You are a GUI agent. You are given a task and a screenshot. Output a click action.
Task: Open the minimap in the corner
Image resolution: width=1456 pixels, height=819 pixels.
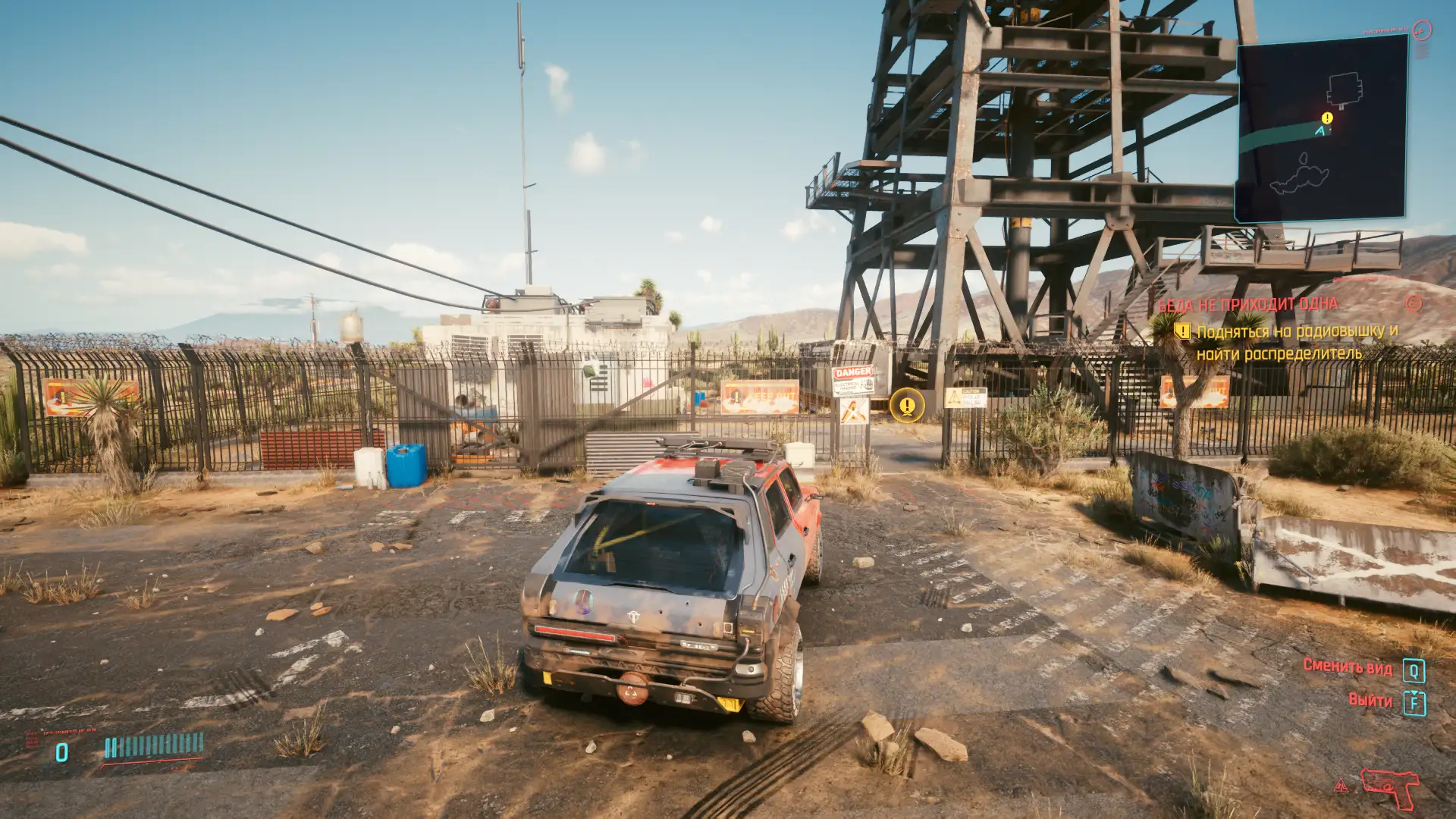click(x=1320, y=129)
